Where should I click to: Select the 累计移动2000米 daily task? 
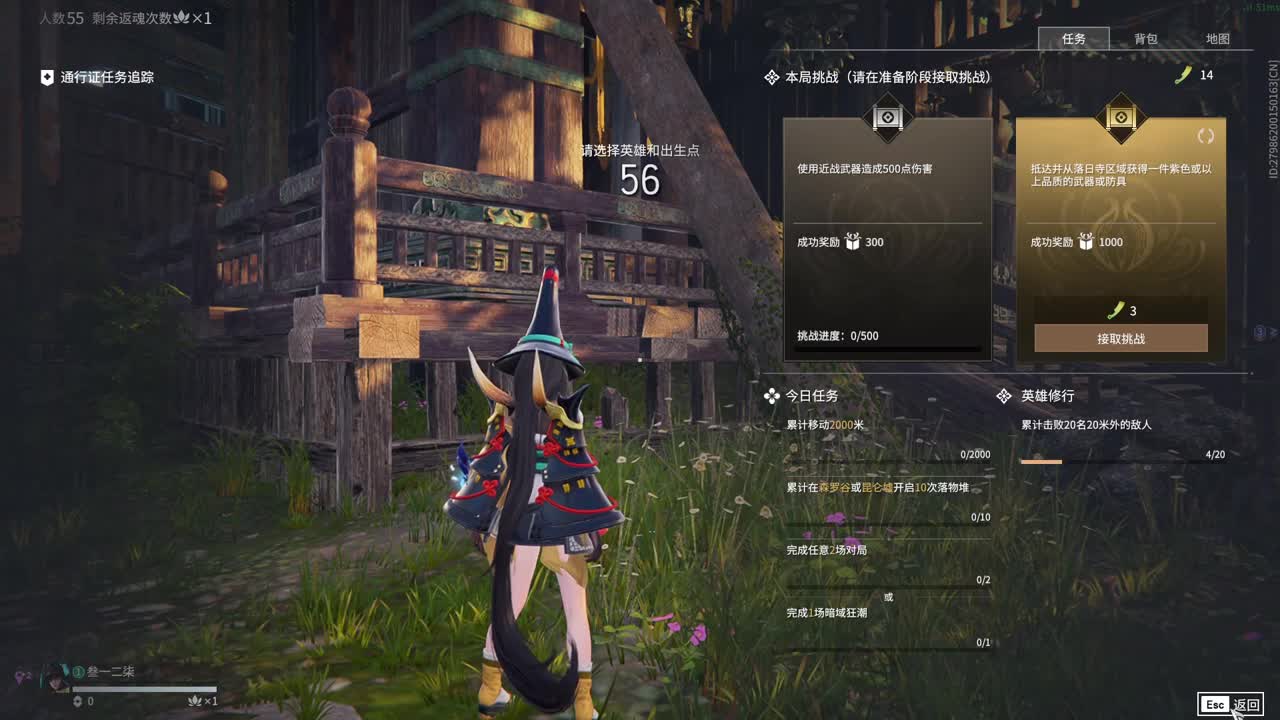pyautogui.click(x=887, y=438)
